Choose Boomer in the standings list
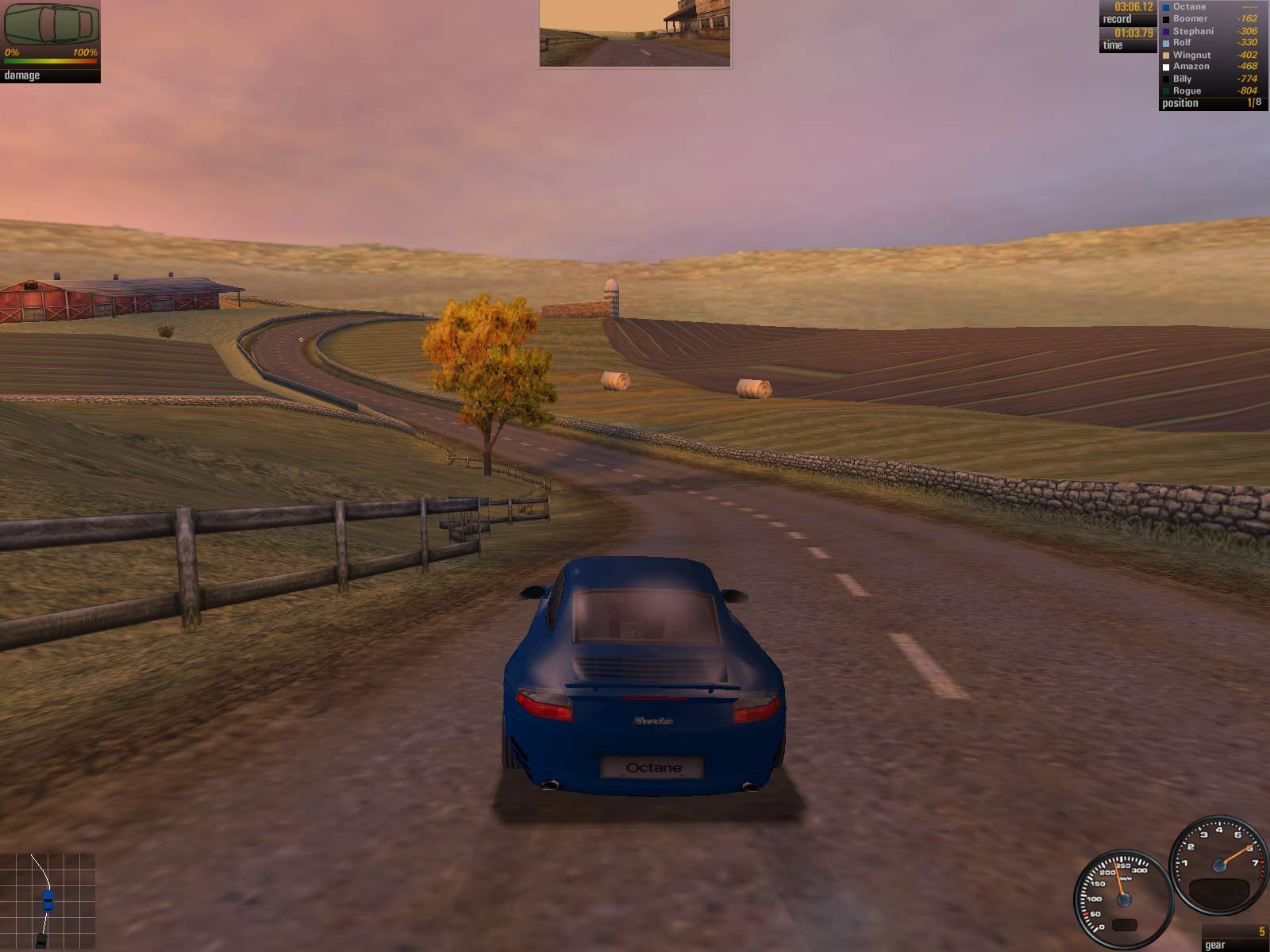Image resolution: width=1270 pixels, height=952 pixels. pos(1209,18)
